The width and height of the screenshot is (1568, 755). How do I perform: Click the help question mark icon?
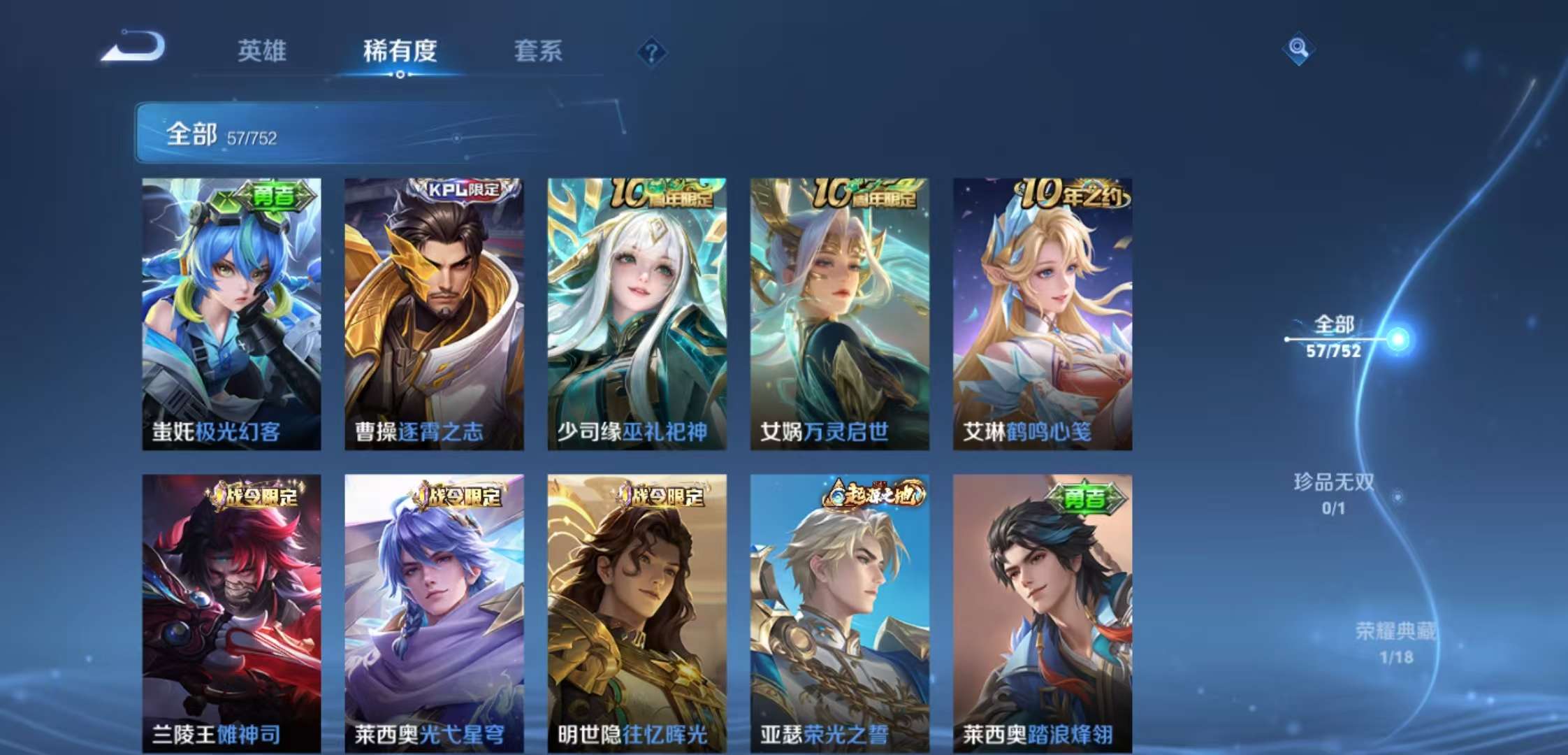653,52
